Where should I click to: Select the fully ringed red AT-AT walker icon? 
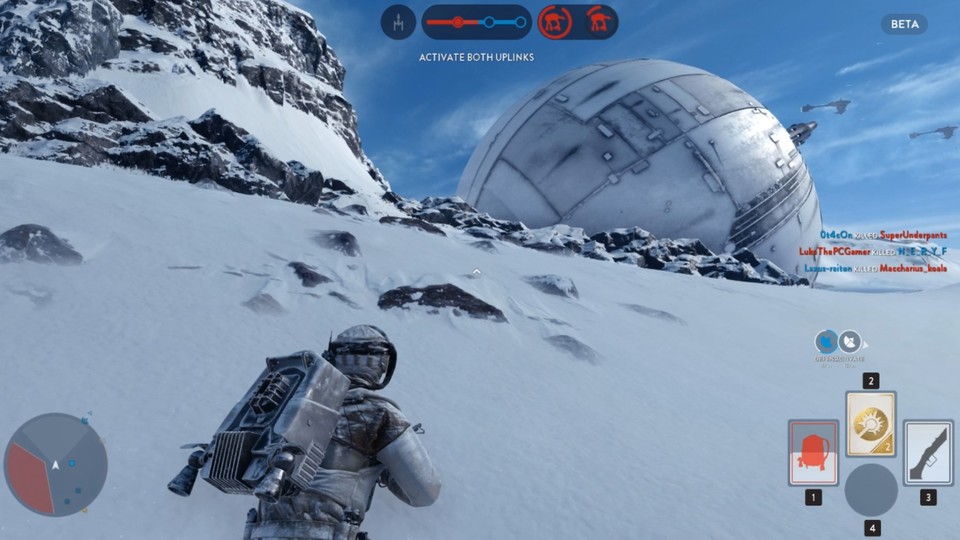[x=555, y=21]
